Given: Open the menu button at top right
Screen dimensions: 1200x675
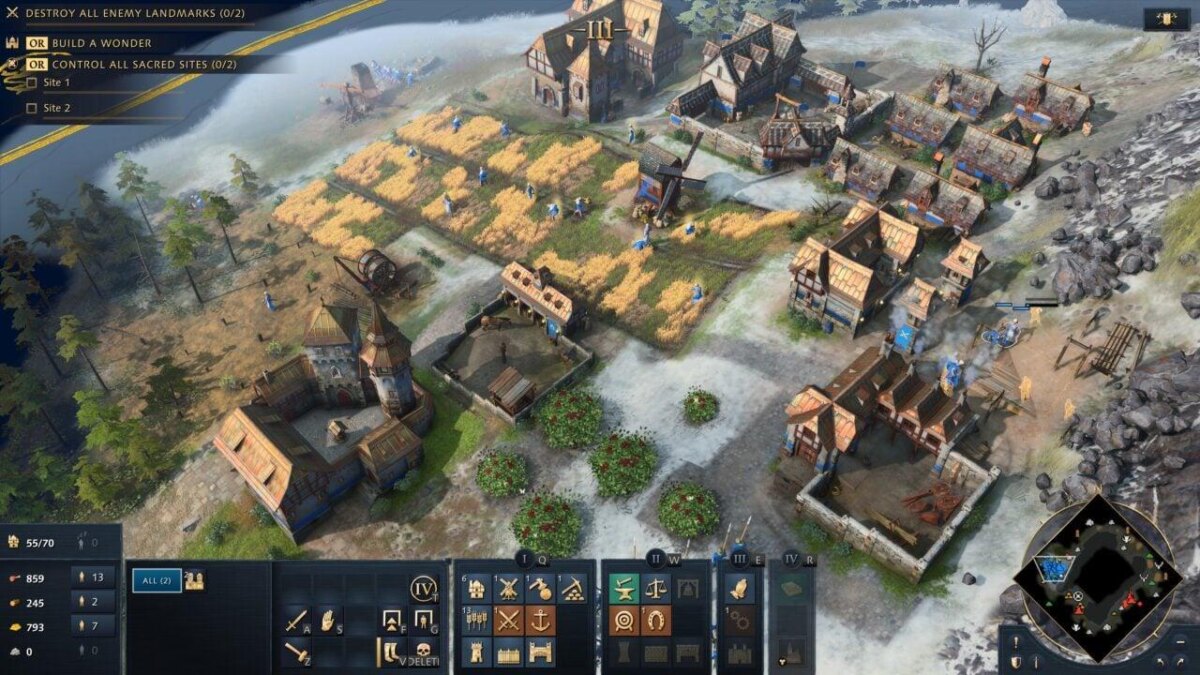Looking at the screenshot, I should click(x=1167, y=19).
